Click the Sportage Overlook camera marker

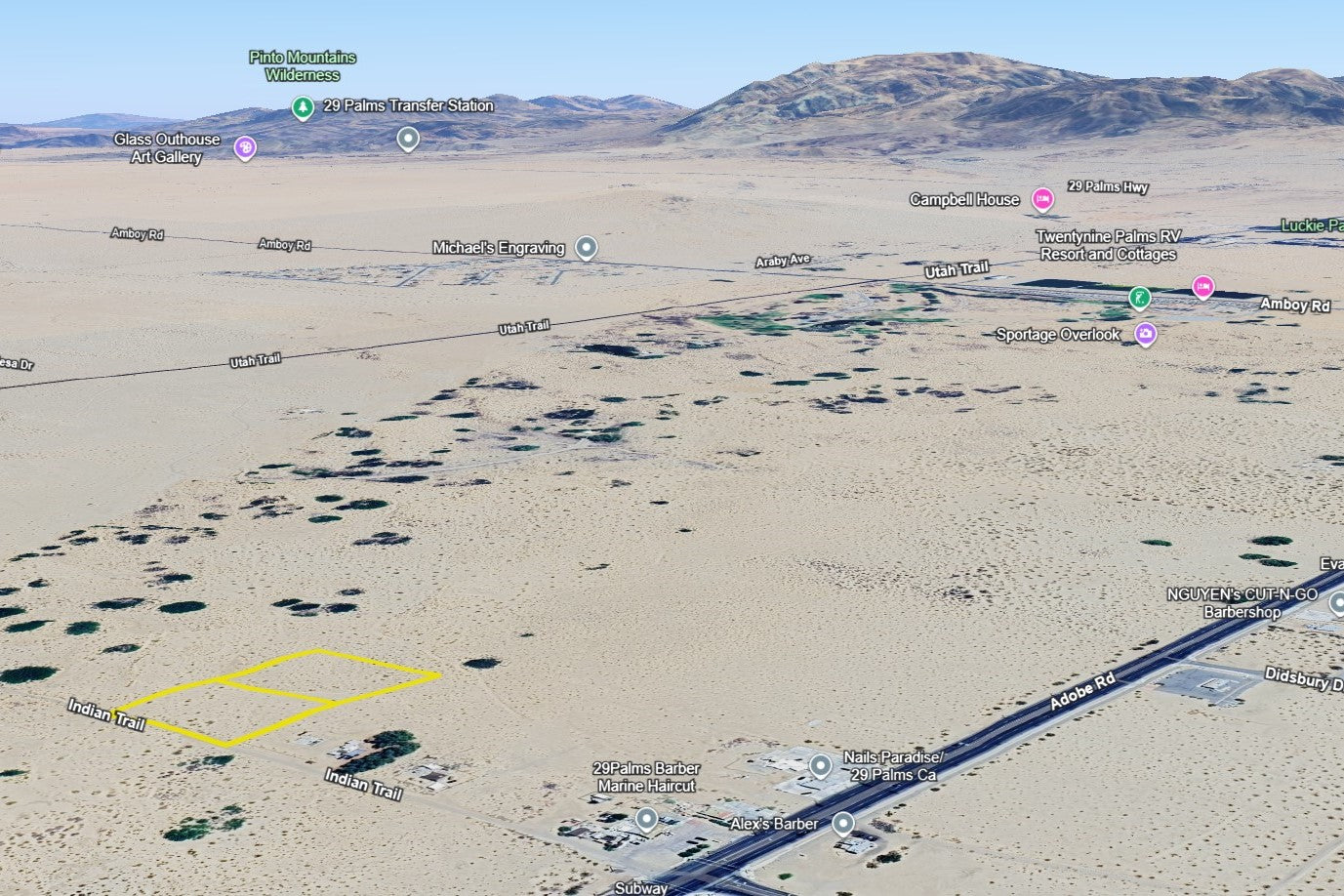tap(1146, 334)
